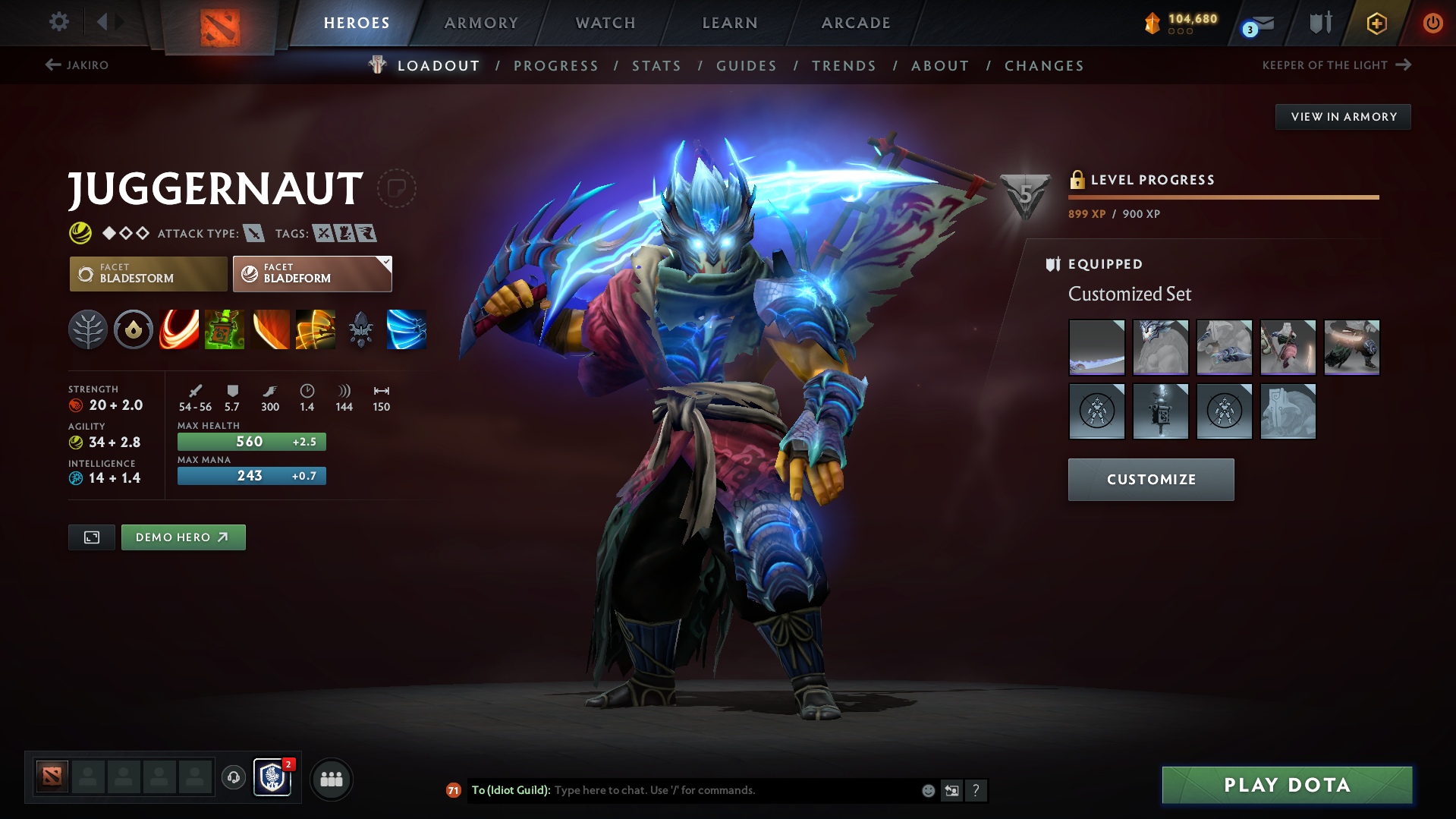This screenshot has width=1456, height=819.
Task: Click the settings gear icon
Action: tap(58, 23)
